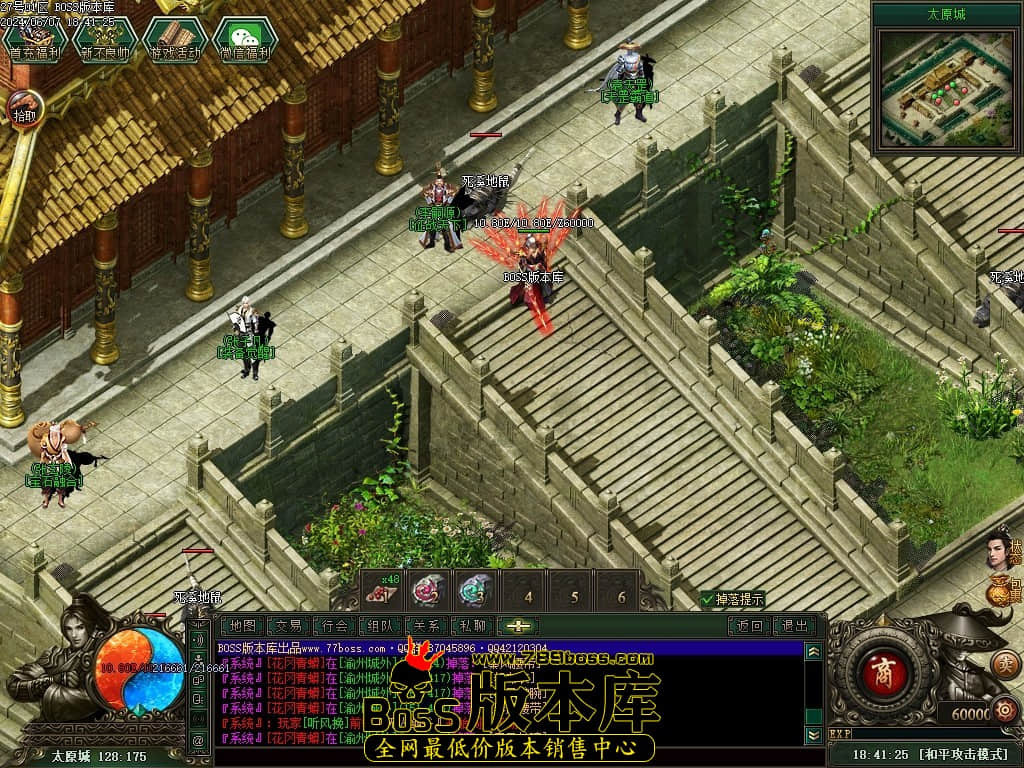
Task: Click the 退出 exit button
Action: [x=795, y=626]
